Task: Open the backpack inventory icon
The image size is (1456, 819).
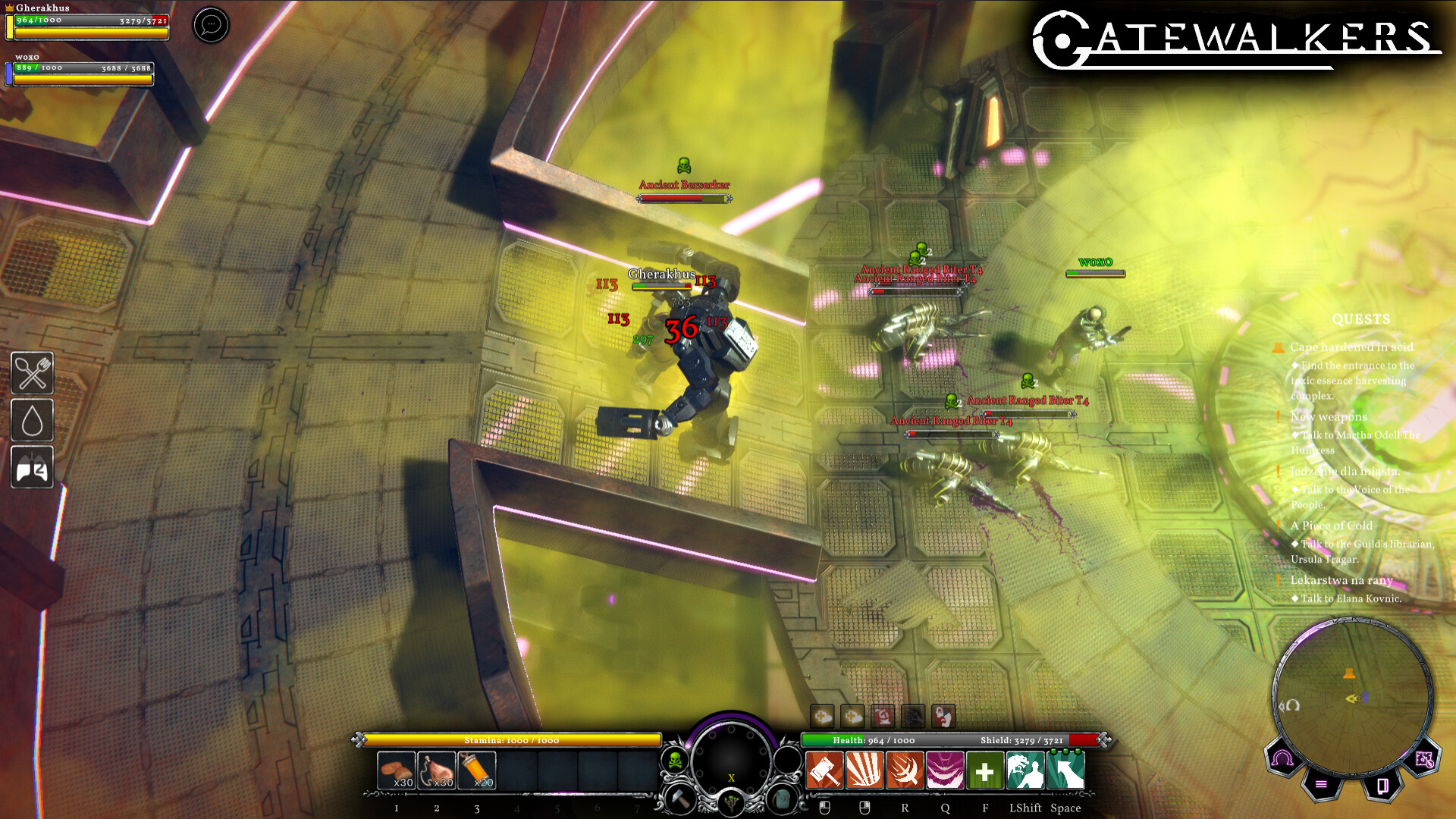Action: pyautogui.click(x=780, y=799)
